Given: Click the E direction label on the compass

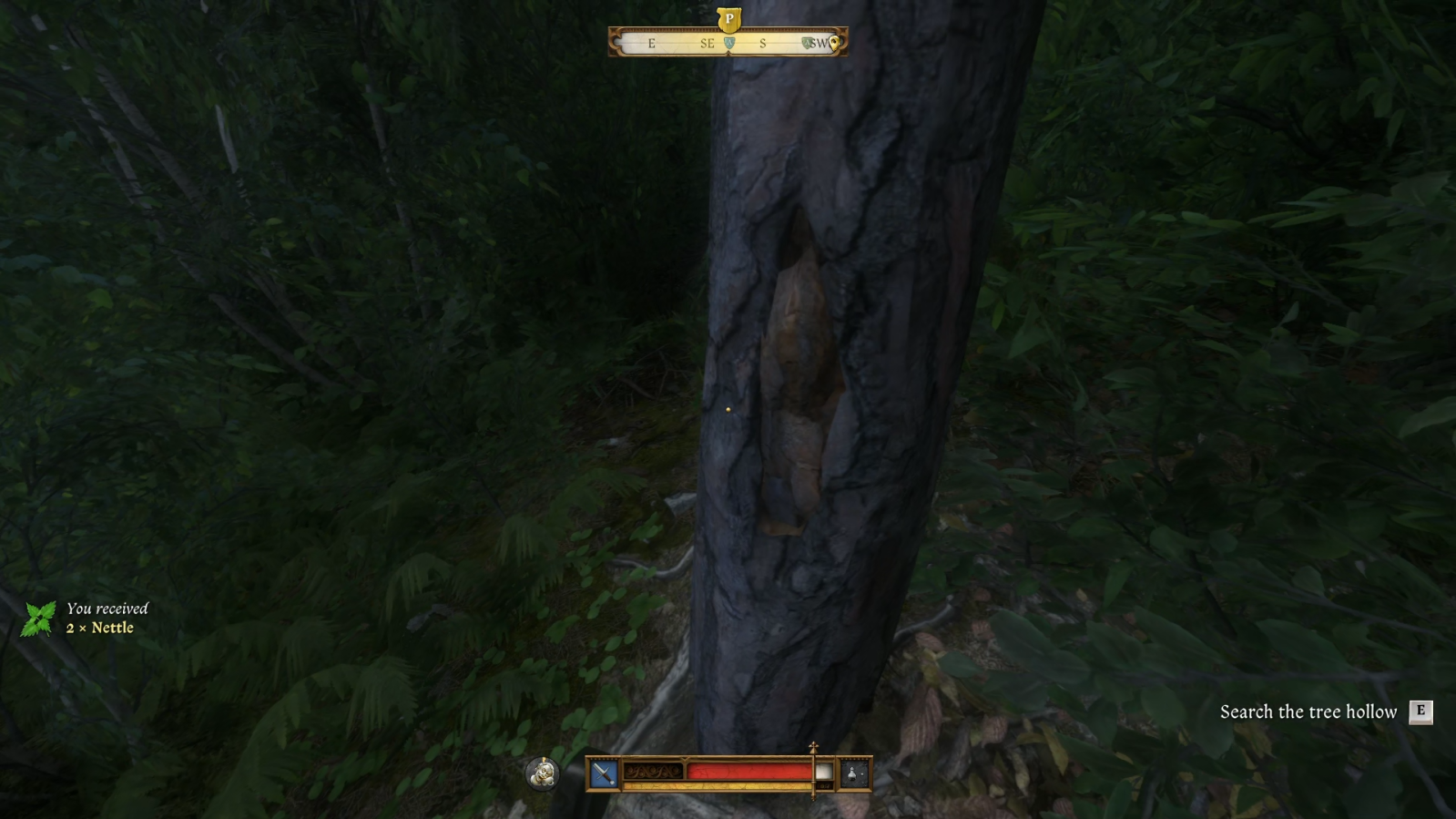Looking at the screenshot, I should tap(651, 43).
